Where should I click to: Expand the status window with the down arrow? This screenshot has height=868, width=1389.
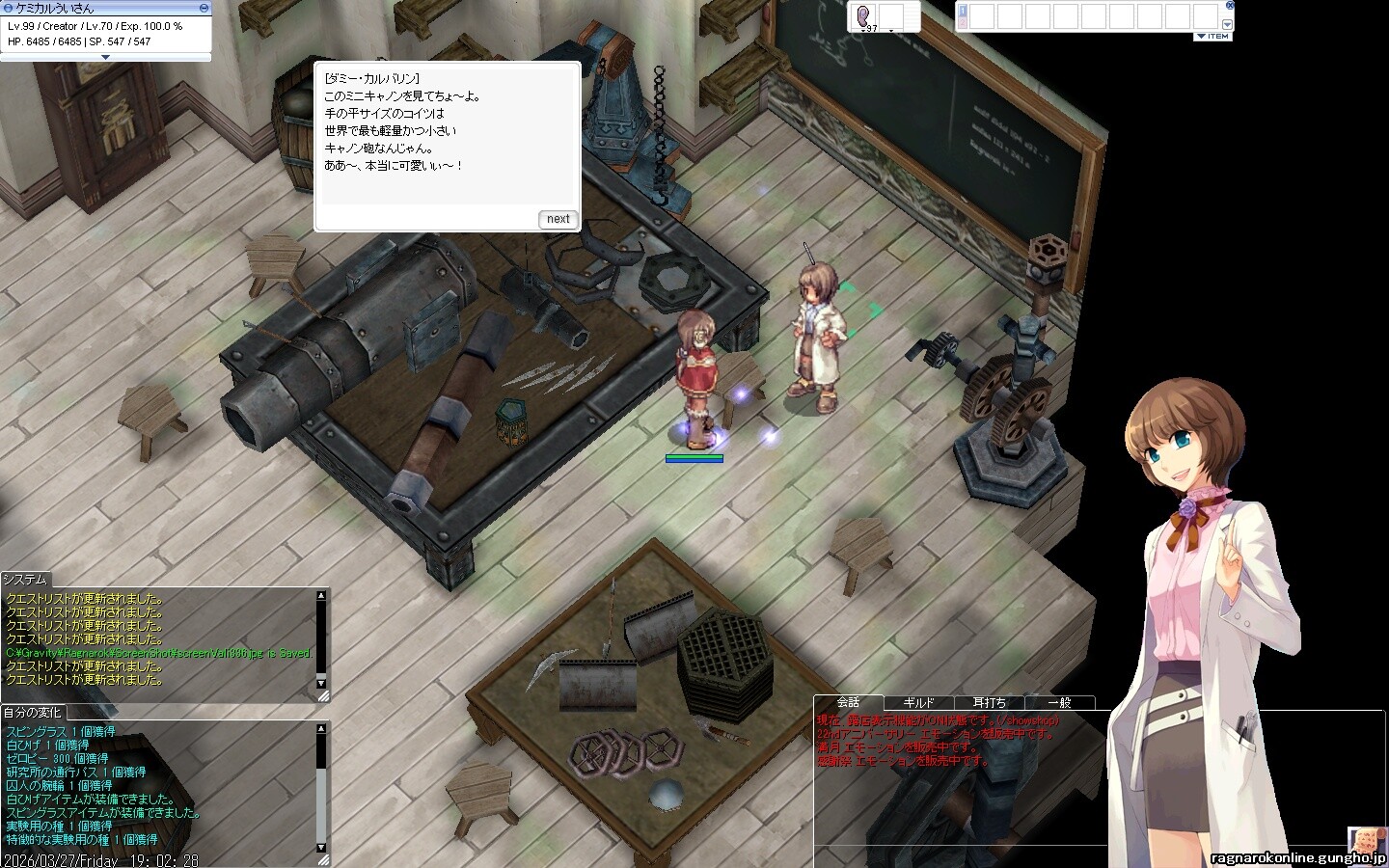(106, 57)
